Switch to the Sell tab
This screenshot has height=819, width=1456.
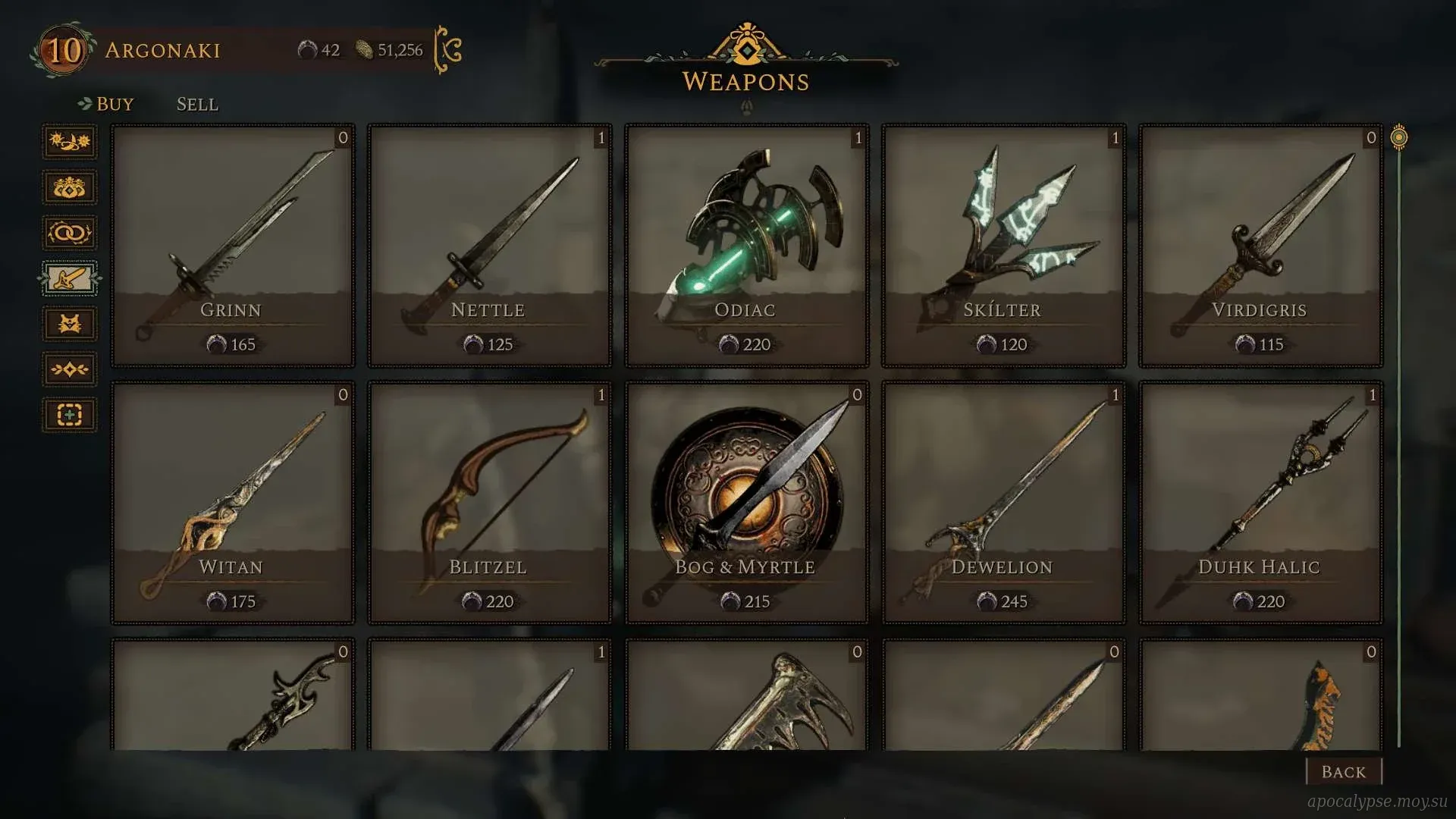coord(197,104)
